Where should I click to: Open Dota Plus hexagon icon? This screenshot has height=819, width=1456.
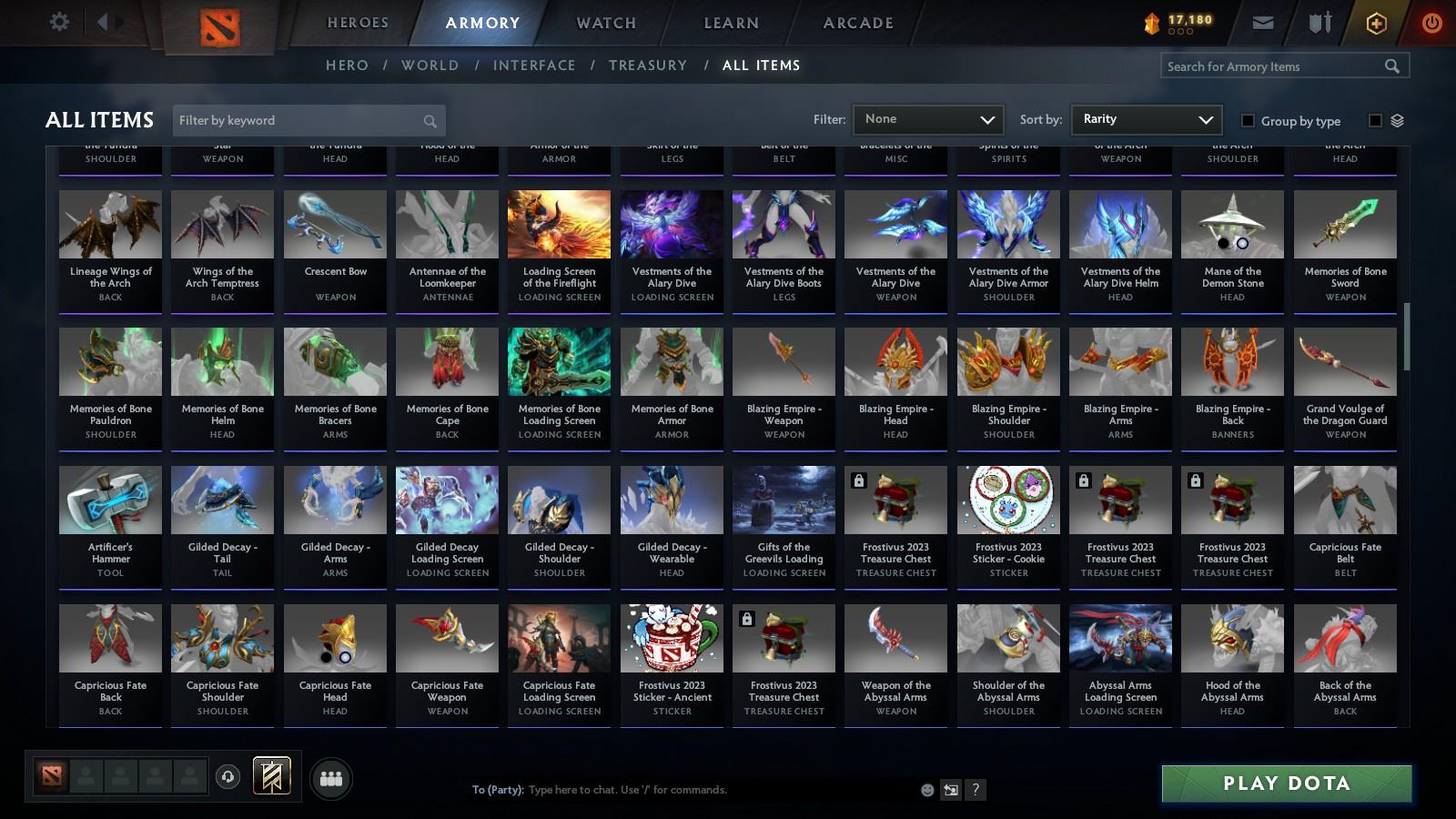click(1375, 22)
